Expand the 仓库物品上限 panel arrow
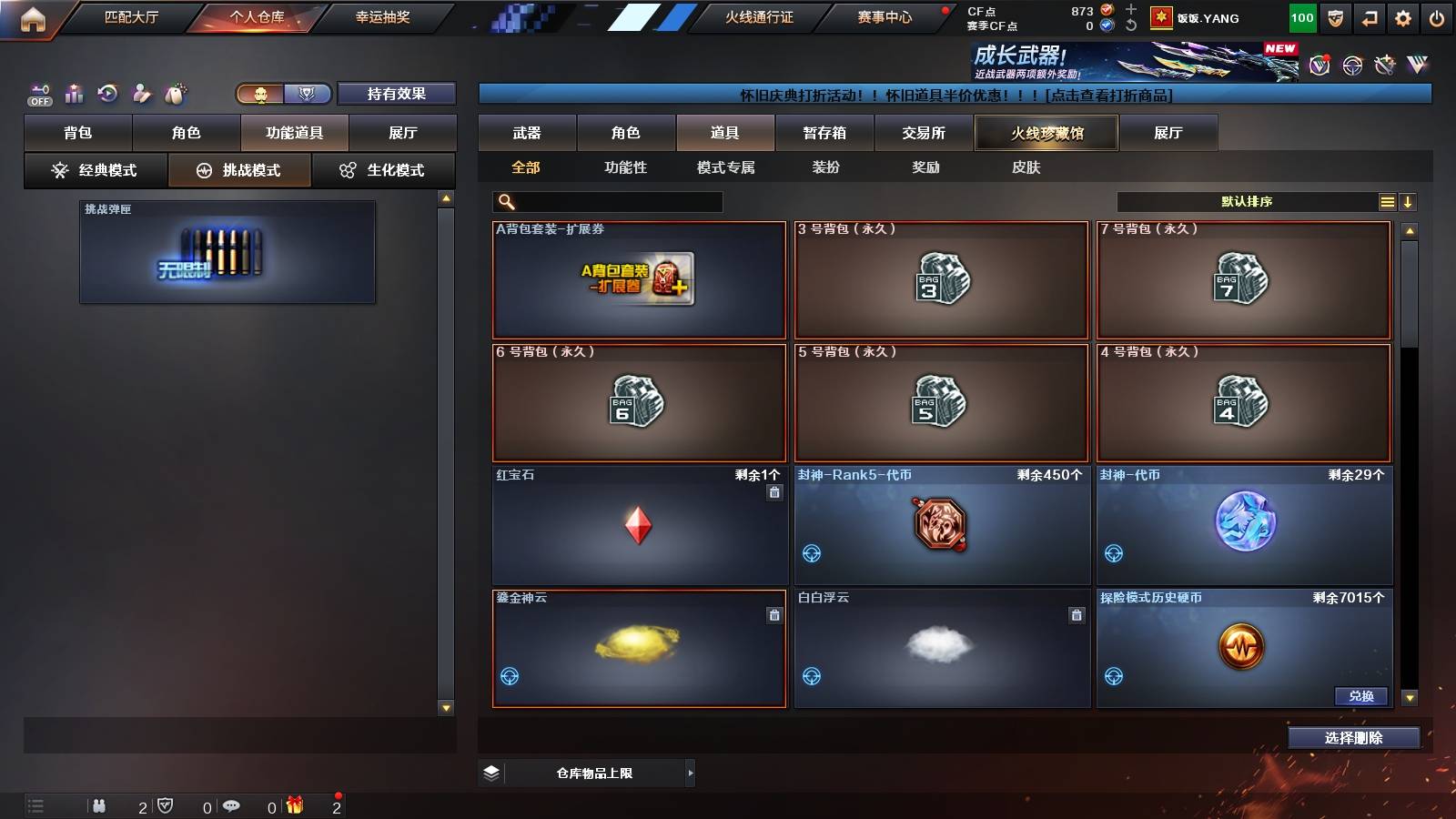Screen dimensions: 1456x819 coord(689,773)
